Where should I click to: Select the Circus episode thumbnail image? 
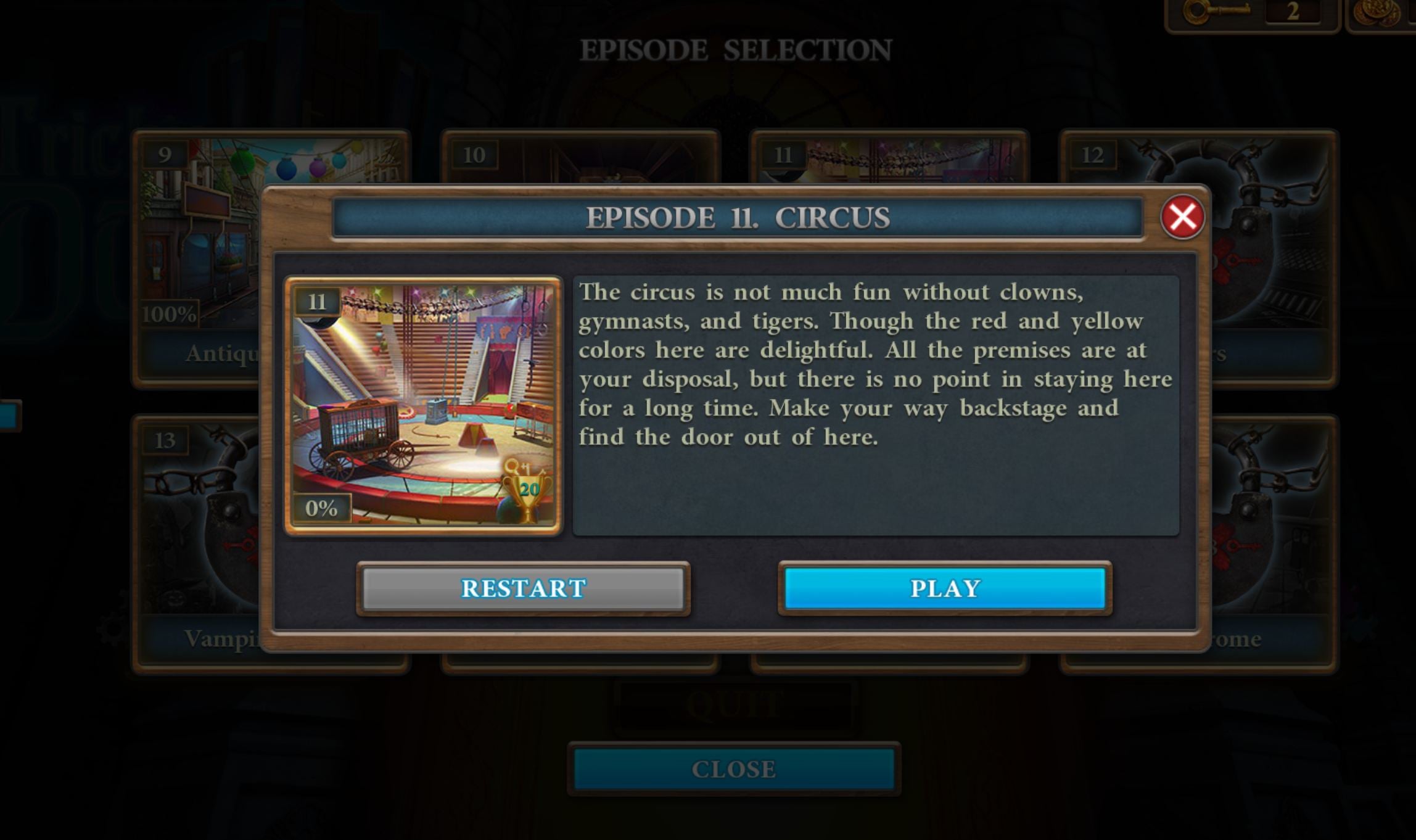(423, 405)
